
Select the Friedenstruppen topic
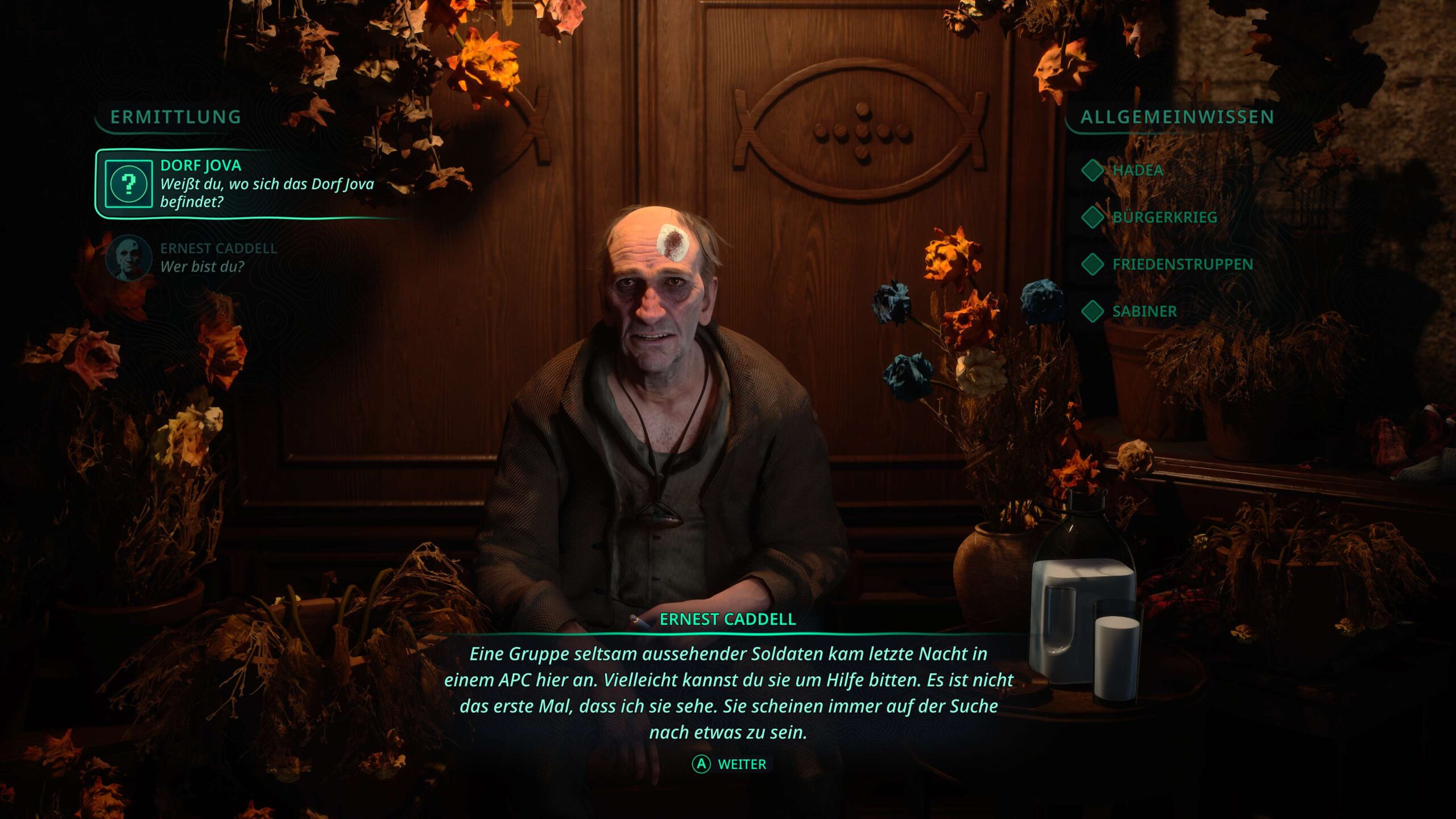[x=1182, y=264]
